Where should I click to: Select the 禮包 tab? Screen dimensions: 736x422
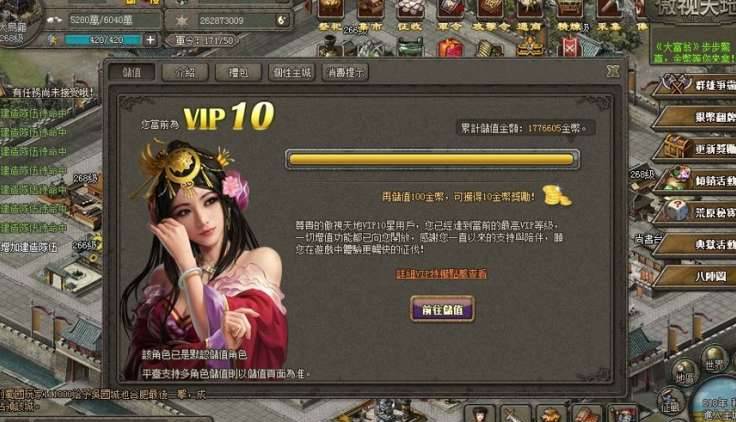[238, 73]
